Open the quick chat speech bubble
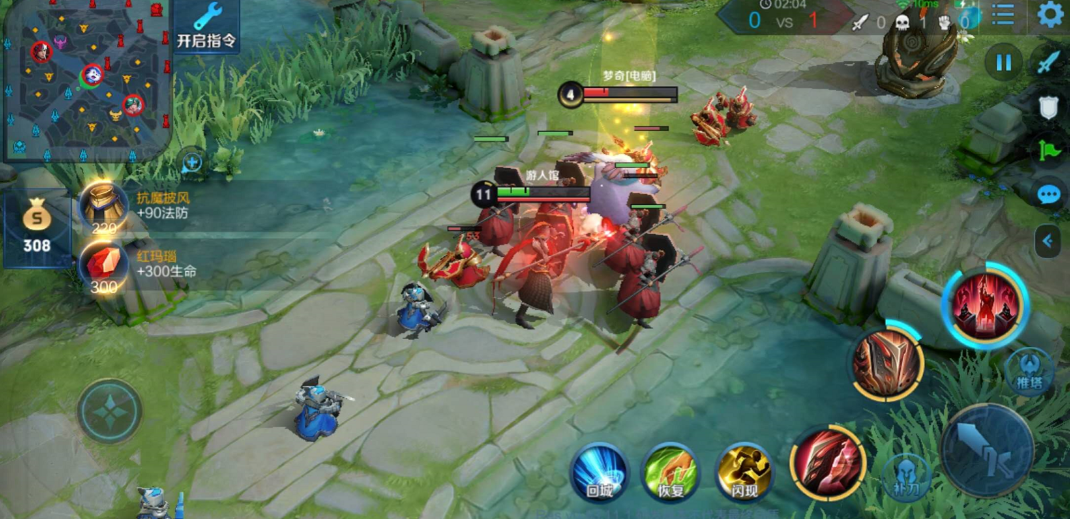Image resolution: width=1070 pixels, height=519 pixels. [1048, 194]
